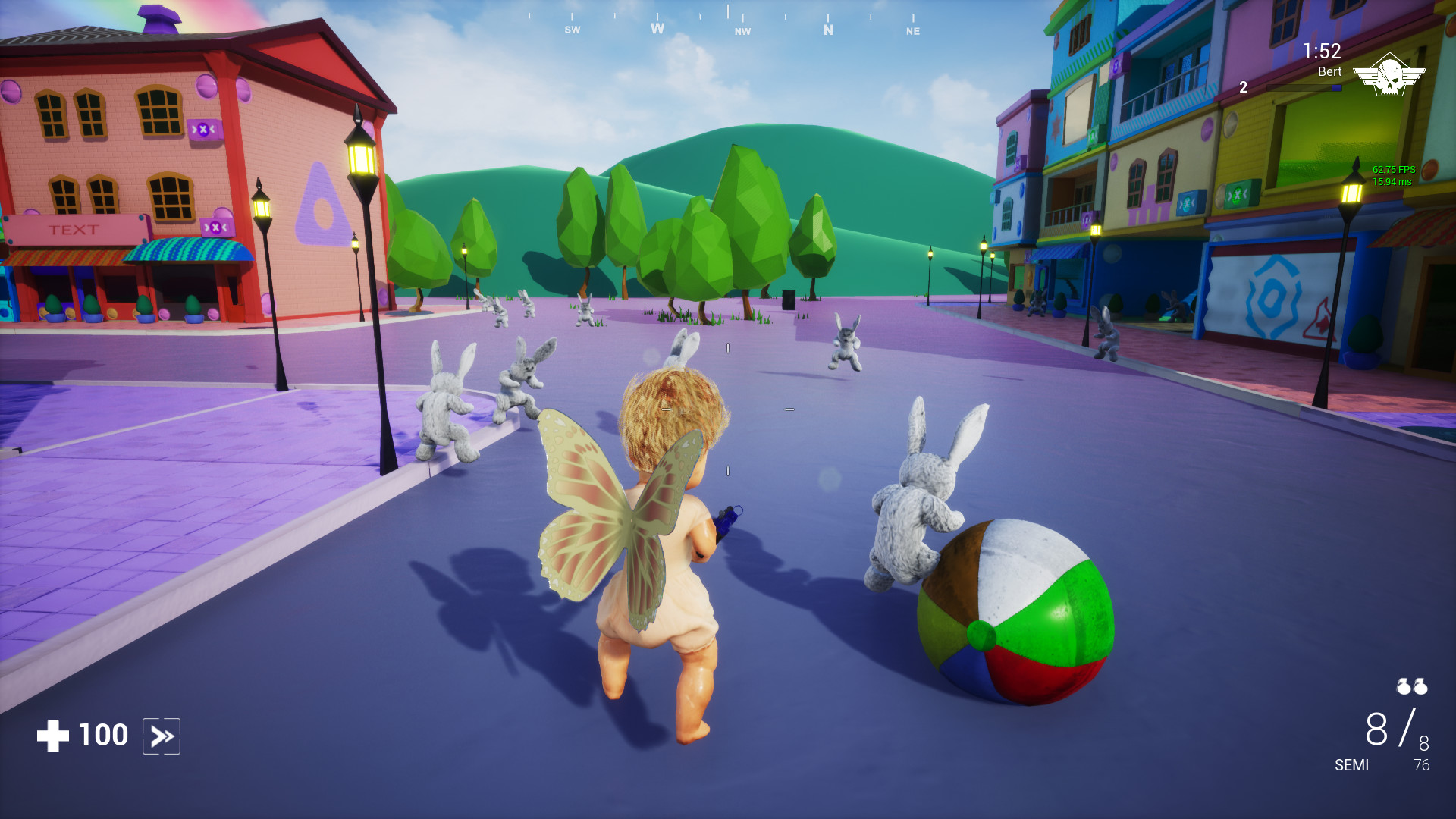Click the green FPS counter readout
1456x819 pixels.
pos(1395,171)
